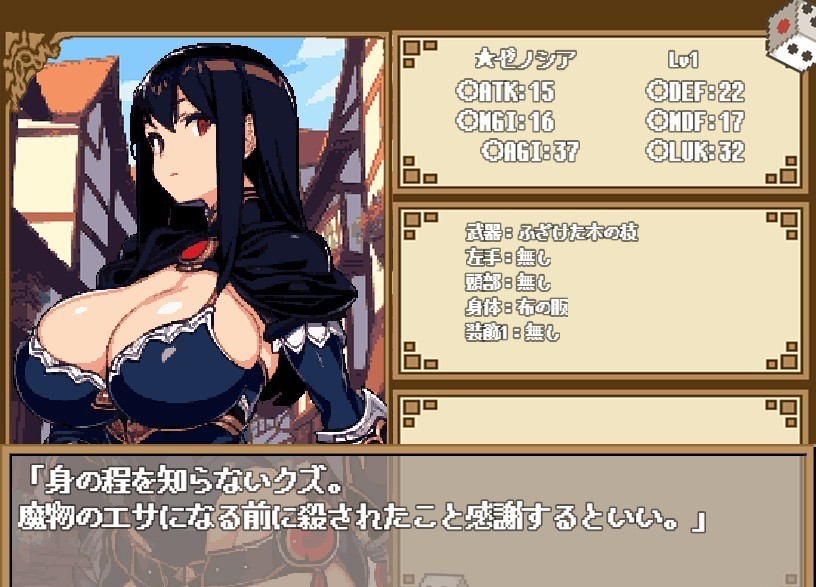The width and height of the screenshot is (816, 587).
Task: Choose the 頭部 head equipment row
Action: (508, 283)
